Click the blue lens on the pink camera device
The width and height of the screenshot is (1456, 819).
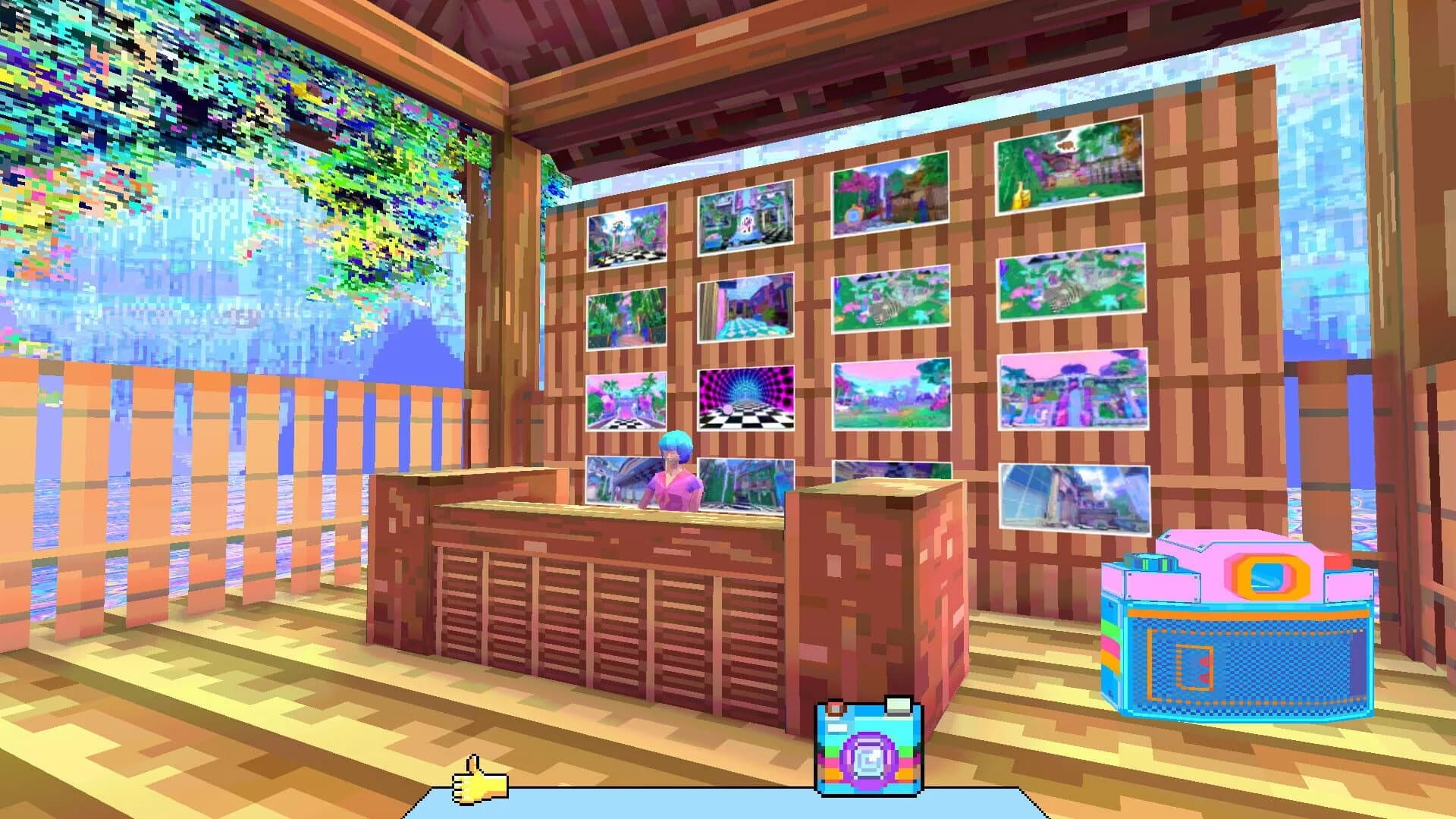click(x=1266, y=578)
